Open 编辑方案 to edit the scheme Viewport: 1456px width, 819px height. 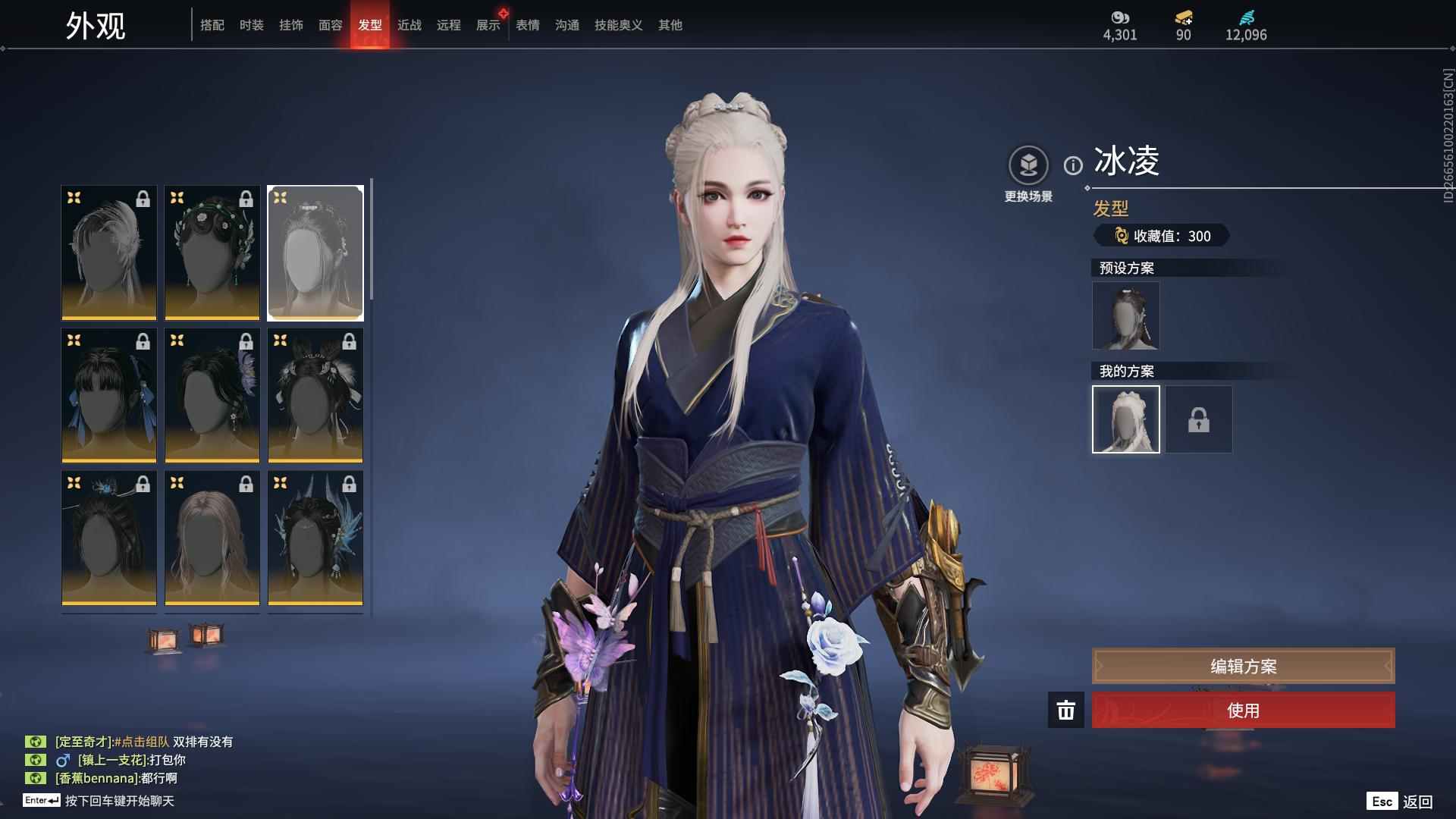coord(1243,667)
